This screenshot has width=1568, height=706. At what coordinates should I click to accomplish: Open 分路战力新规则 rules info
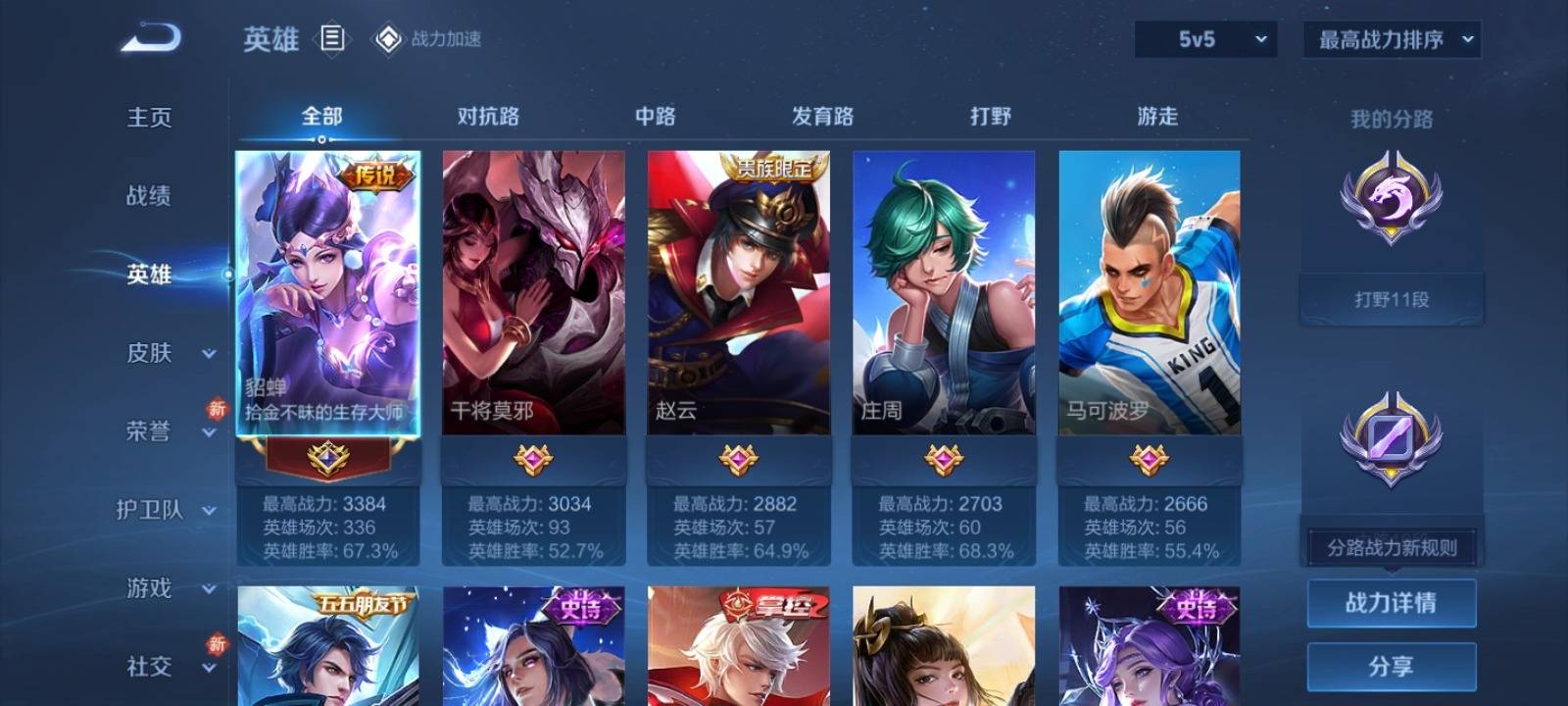pyautogui.click(x=1392, y=547)
